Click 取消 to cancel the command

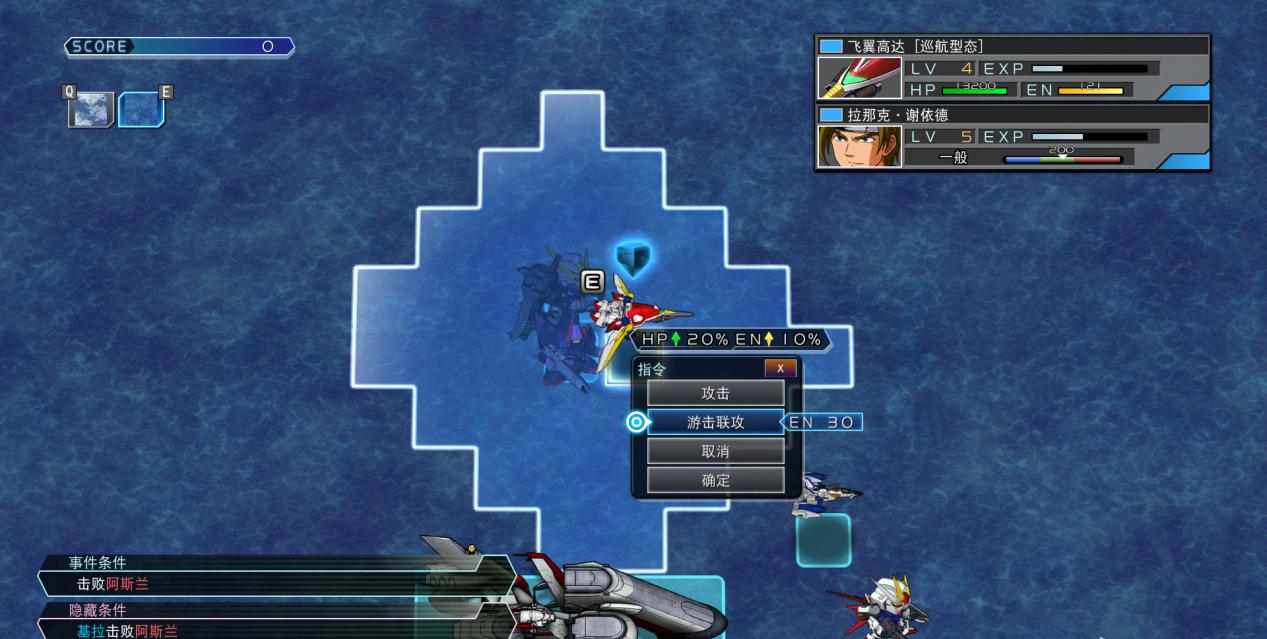[715, 451]
